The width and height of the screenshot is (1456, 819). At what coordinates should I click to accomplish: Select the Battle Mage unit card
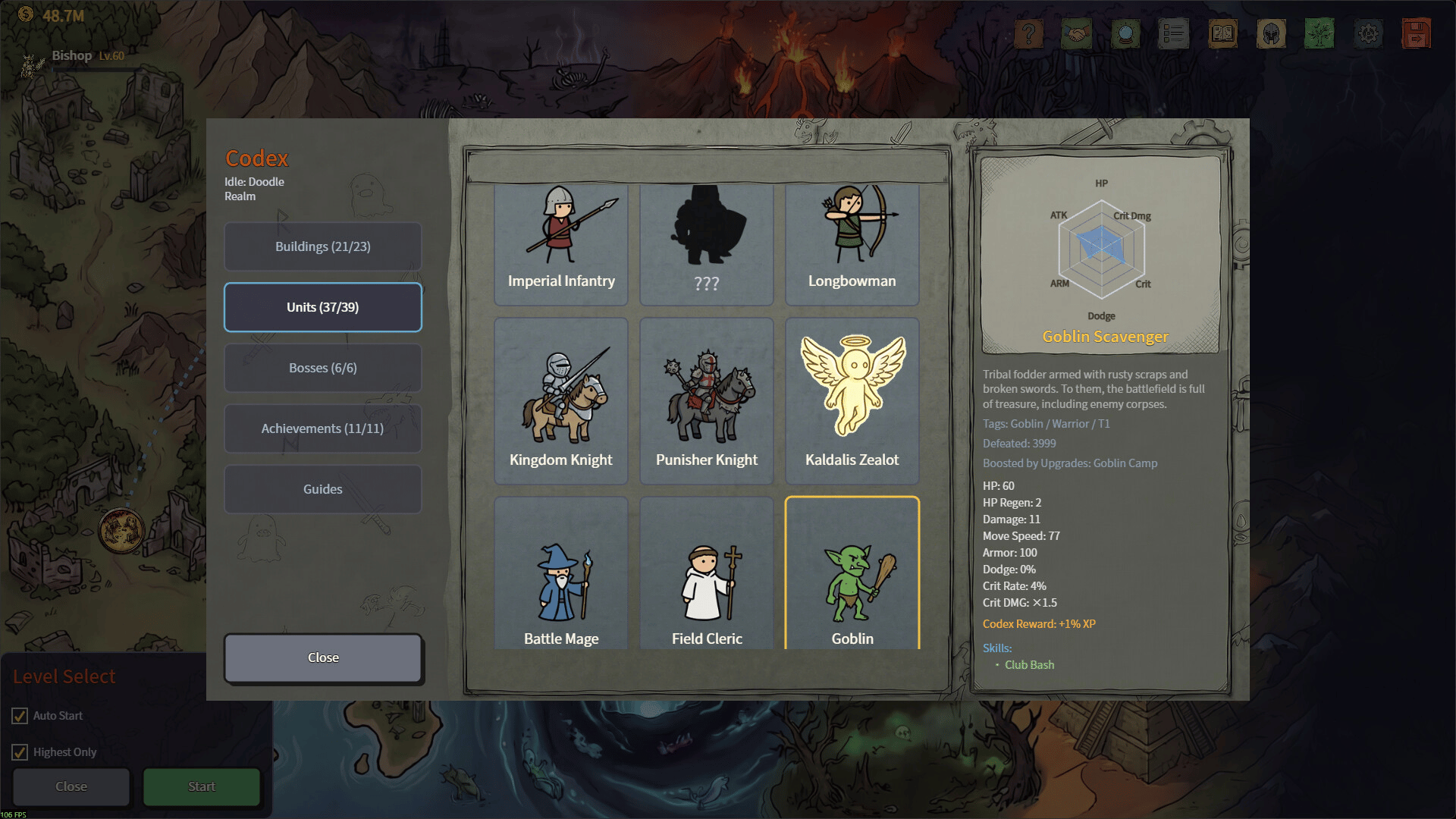pos(561,573)
